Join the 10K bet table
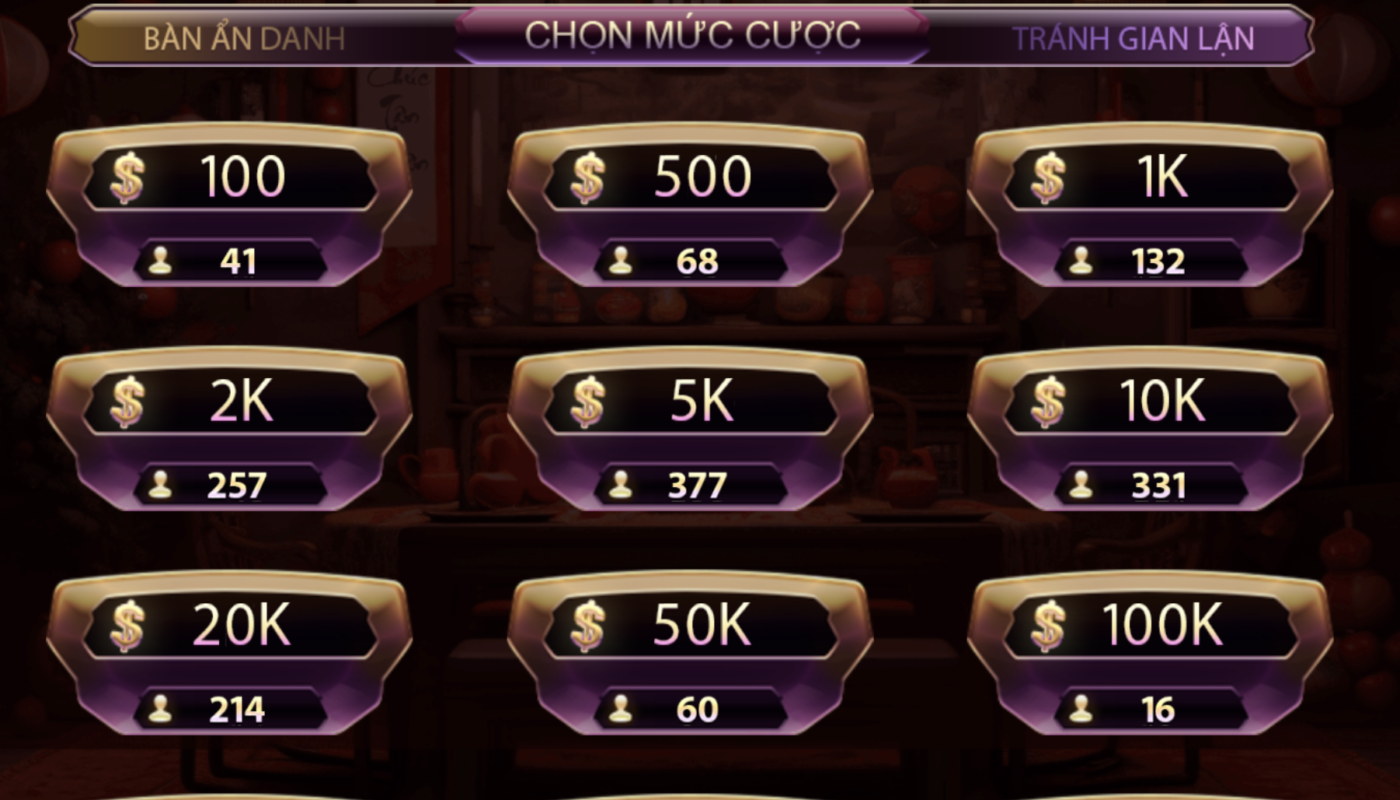This screenshot has width=1400, height=800. pos(1150,429)
